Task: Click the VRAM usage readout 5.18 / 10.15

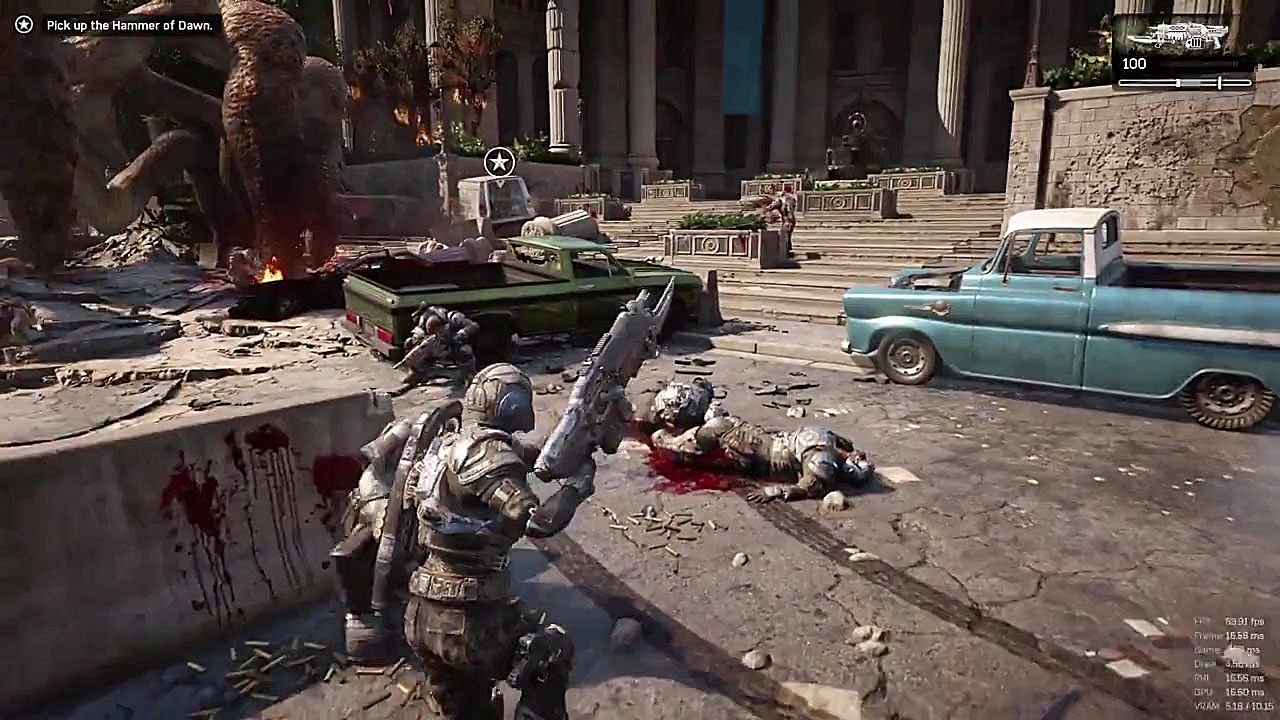Action: (1228, 706)
